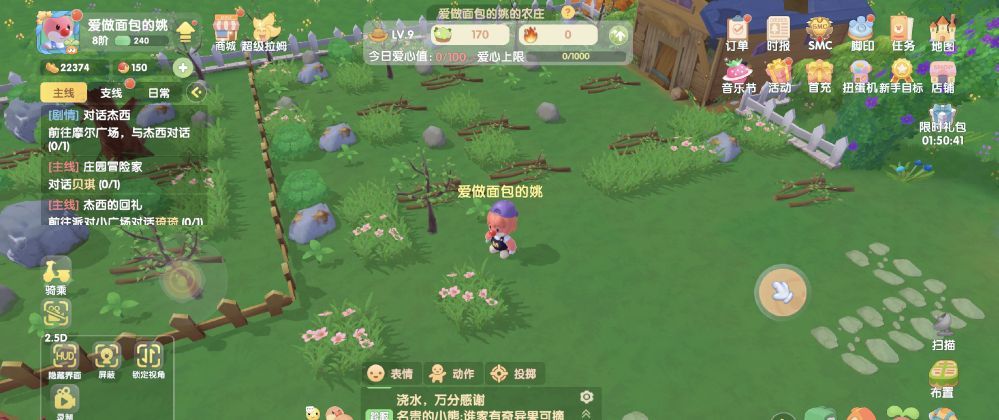Collapse the quest tracker panel arrow
This screenshot has height=420, width=999.
coord(196,93)
